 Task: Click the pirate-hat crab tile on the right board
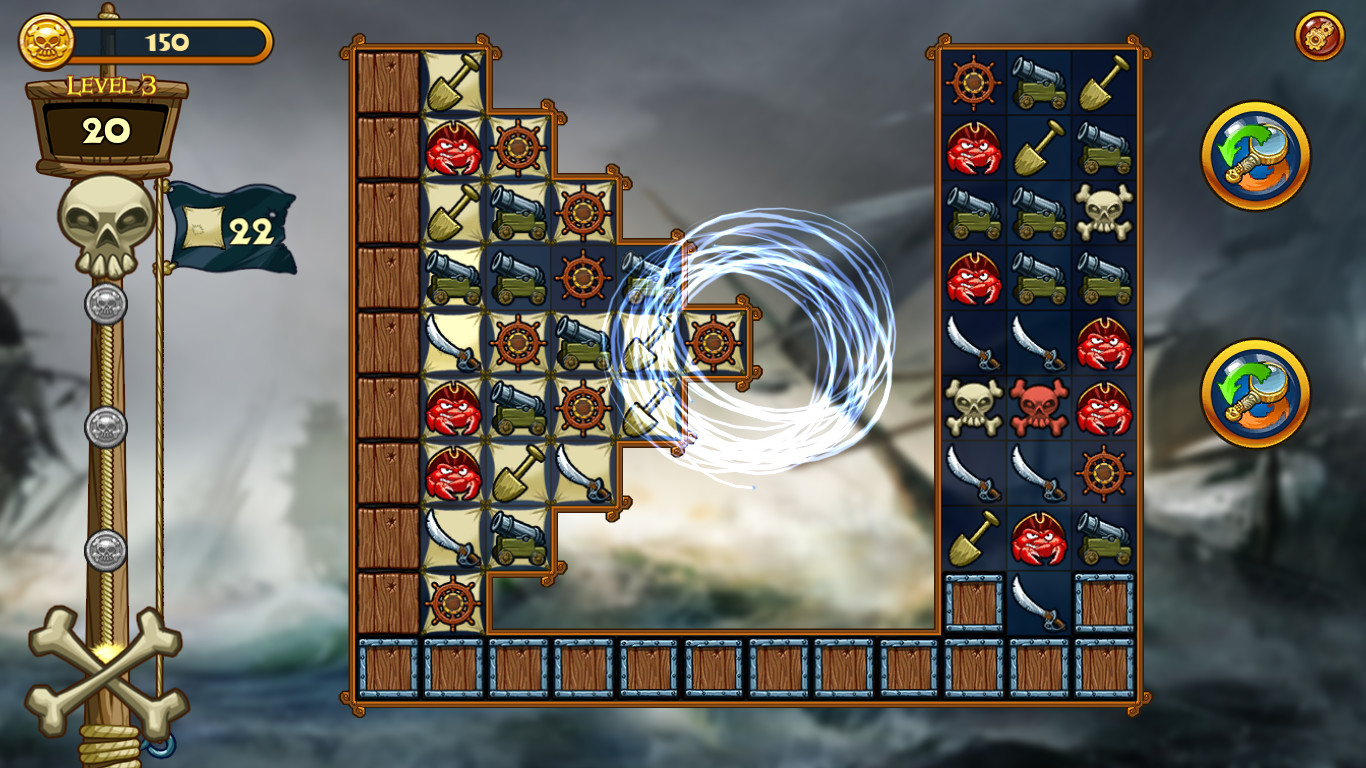coord(1103,340)
